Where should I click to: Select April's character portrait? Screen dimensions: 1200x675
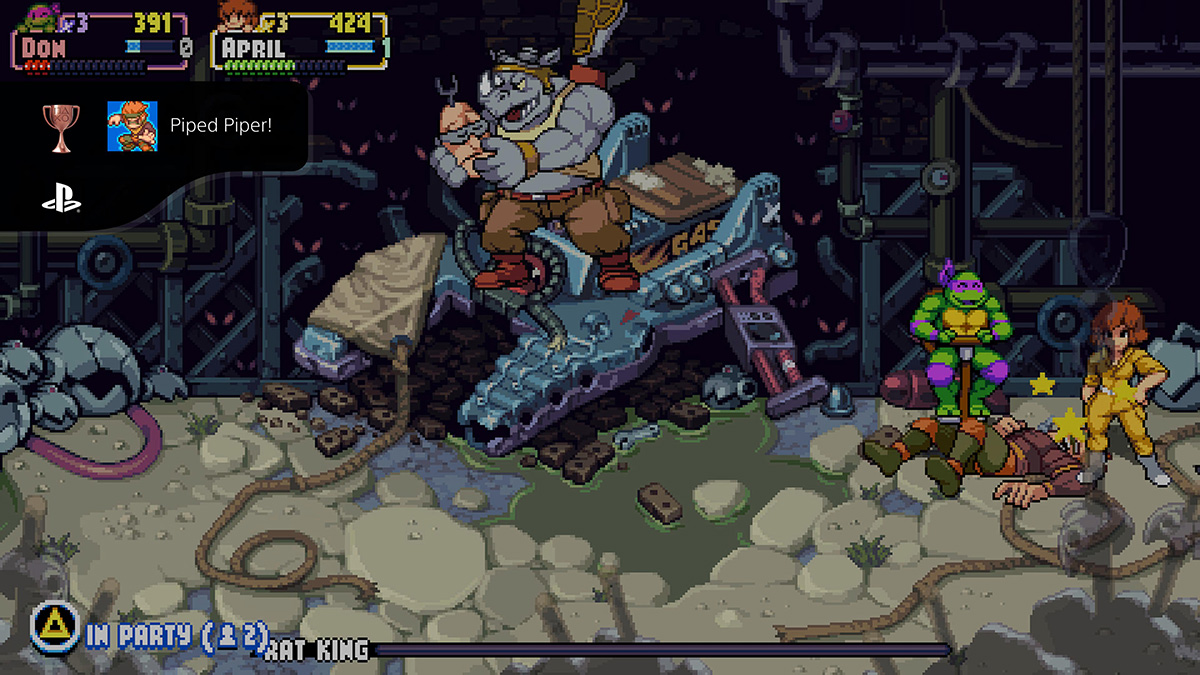pos(236,18)
